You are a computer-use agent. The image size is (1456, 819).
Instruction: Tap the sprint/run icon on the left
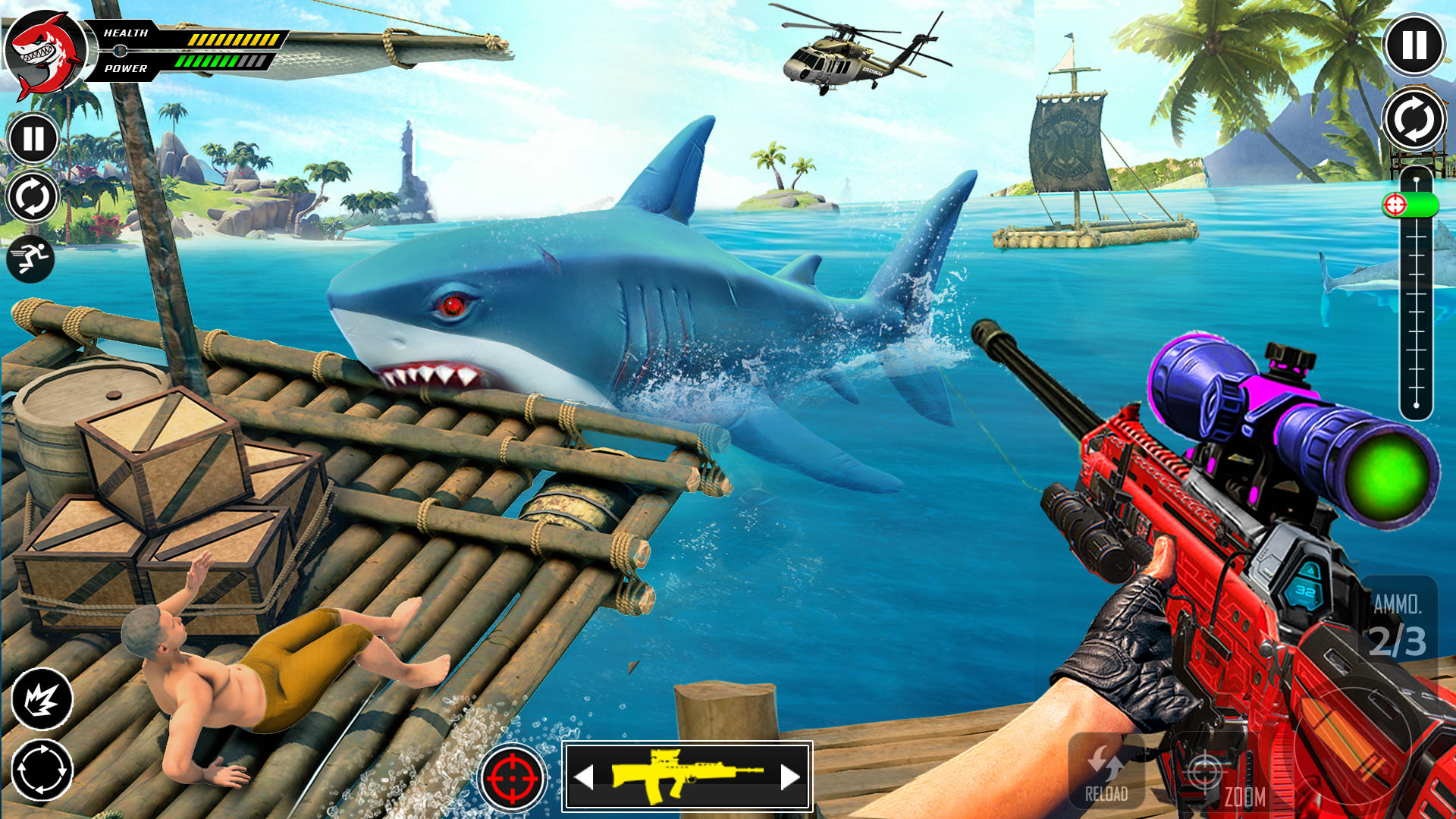pos(32,255)
